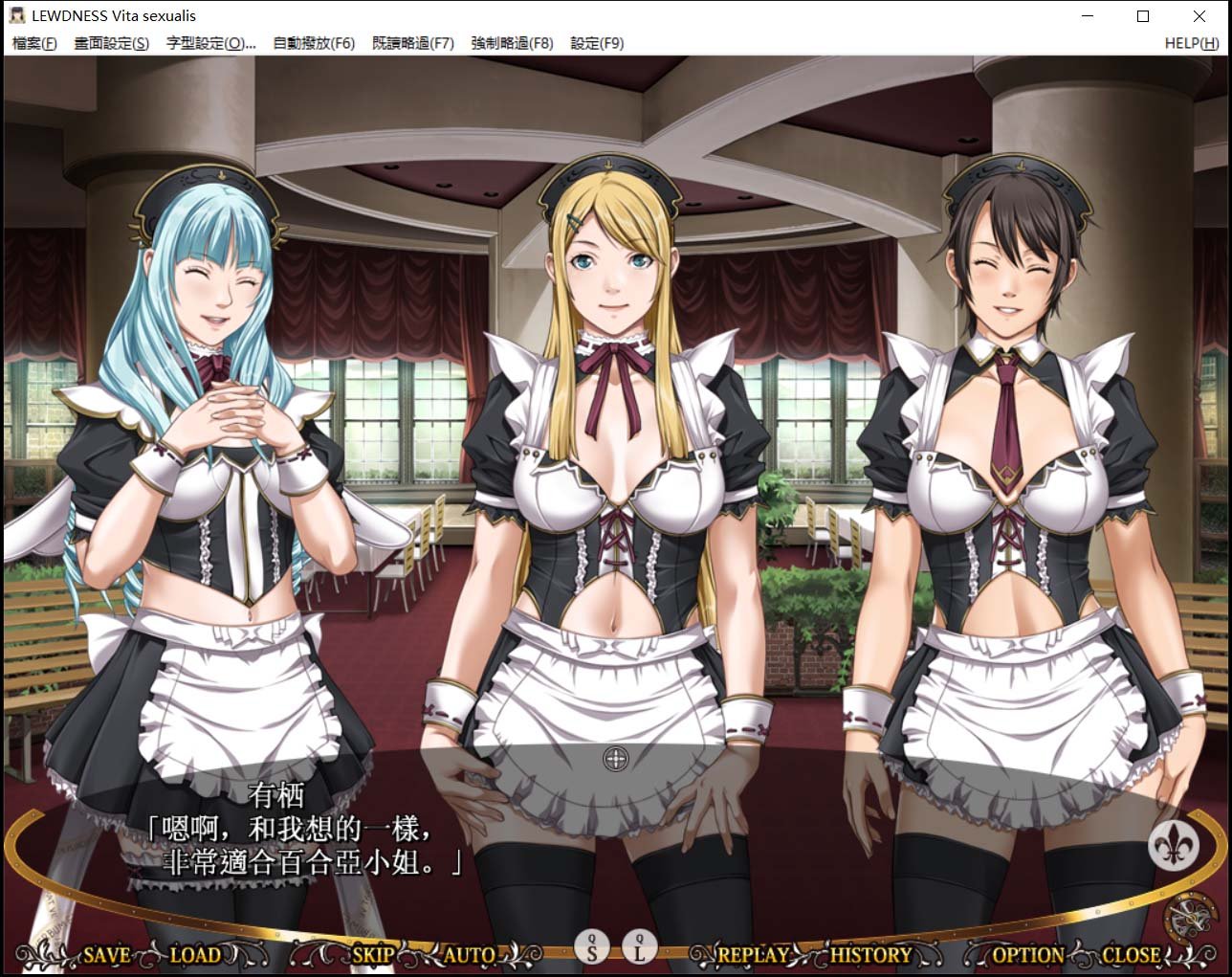This screenshot has width=1232, height=977.
Task: Toggle 既讀略過(F7) read-text skipping
Action: coord(411,43)
